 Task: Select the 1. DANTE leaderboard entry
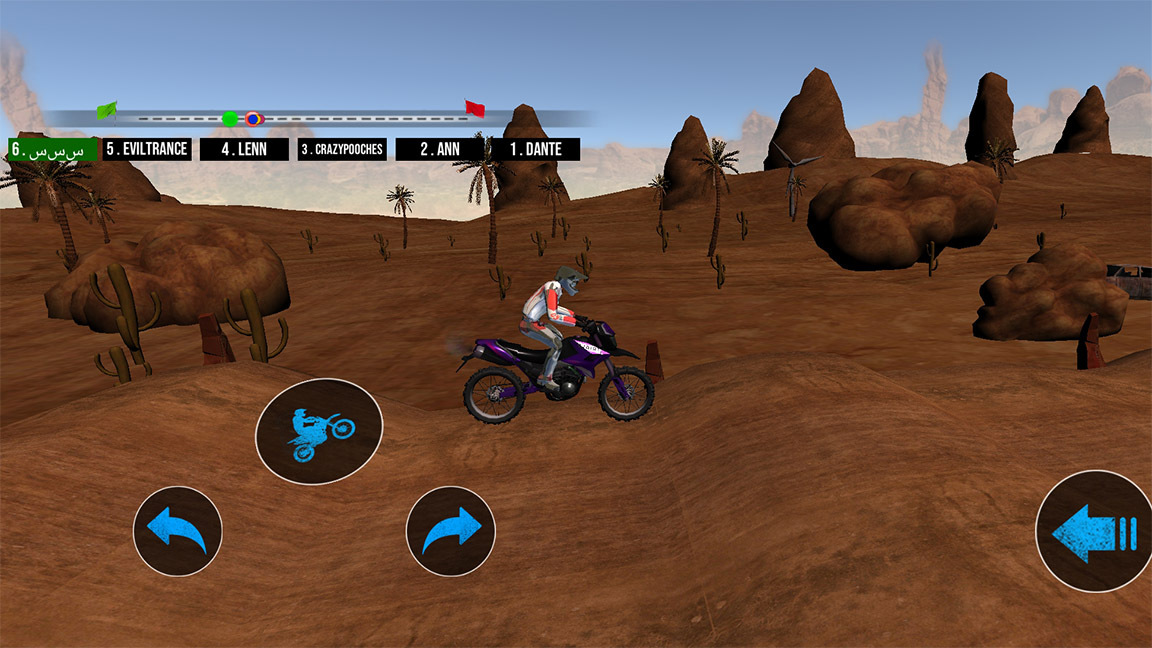[x=536, y=149]
